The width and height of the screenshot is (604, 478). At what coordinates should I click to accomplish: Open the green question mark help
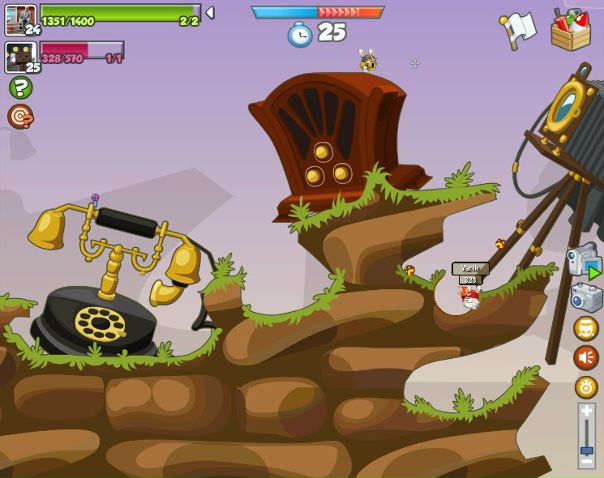click(x=20, y=87)
